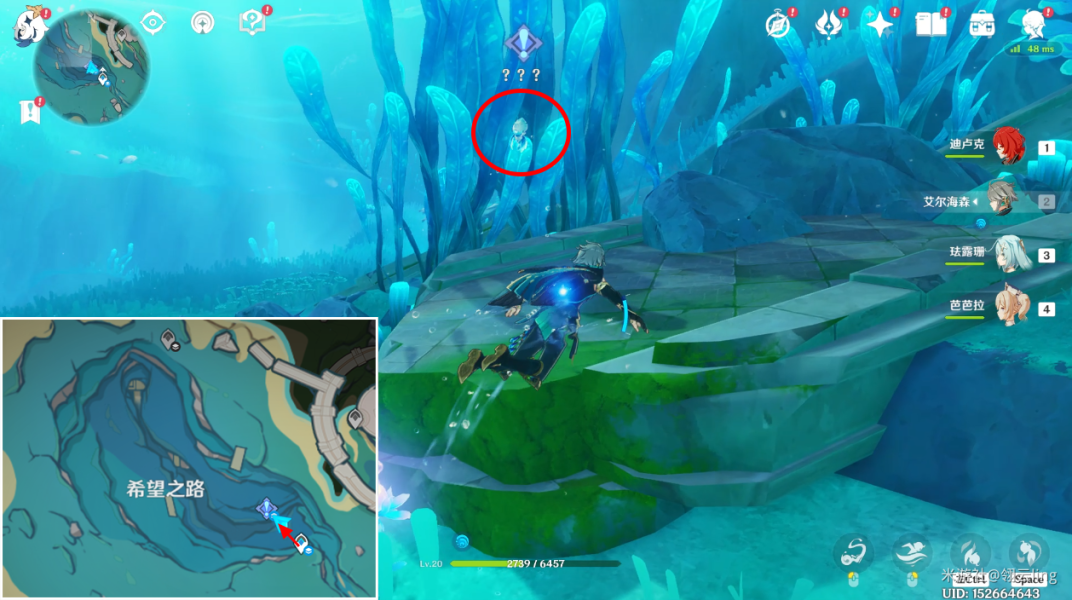The height and width of the screenshot is (600, 1072).
Task: Open the battle pass winged icon
Action: 828,25
